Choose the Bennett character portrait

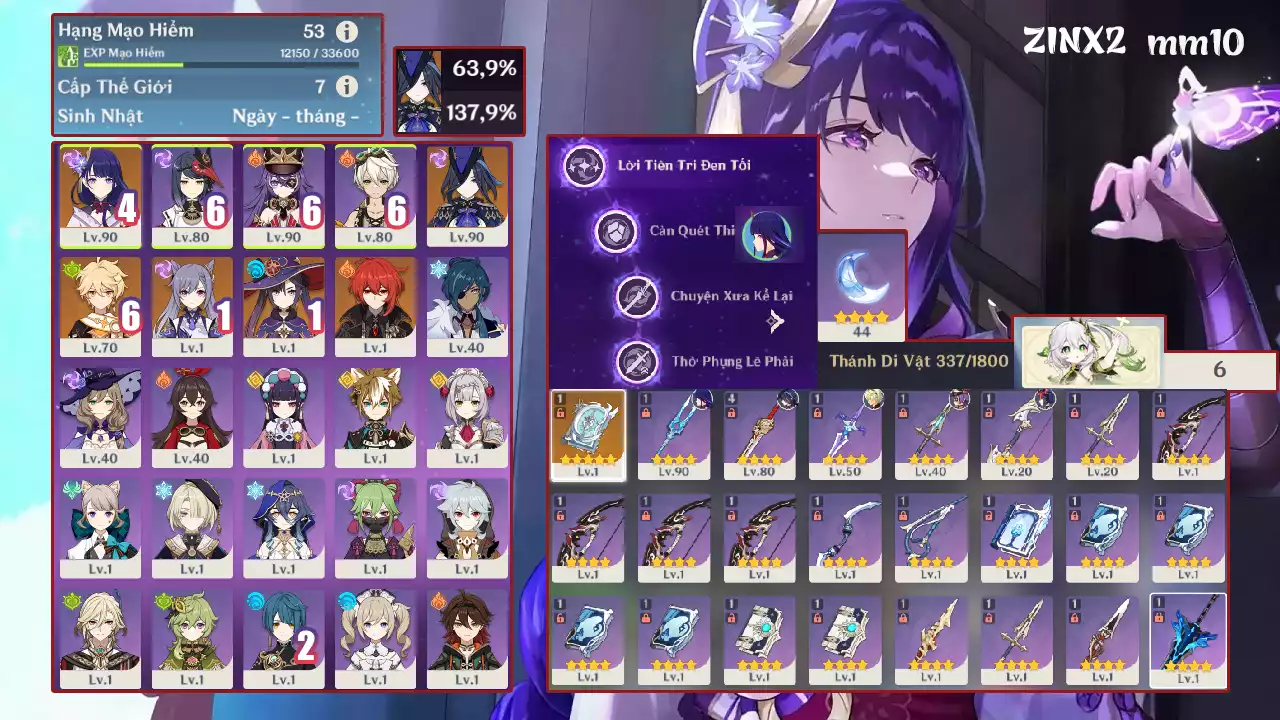(375, 196)
